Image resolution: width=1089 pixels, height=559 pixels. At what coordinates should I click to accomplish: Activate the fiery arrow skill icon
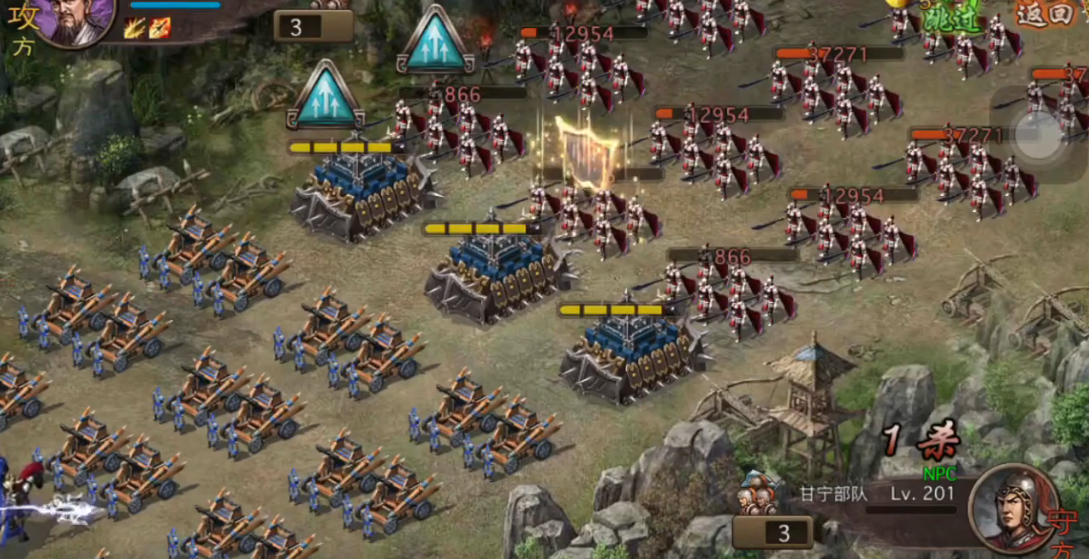pos(159,28)
